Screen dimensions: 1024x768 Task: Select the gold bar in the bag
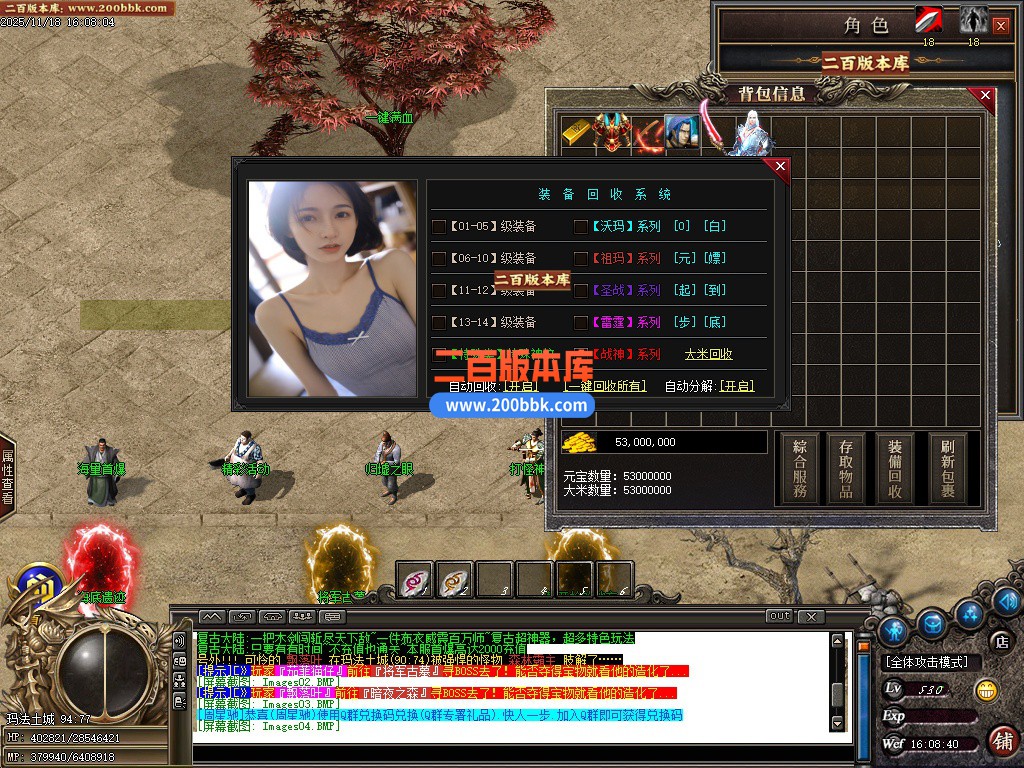pos(576,133)
